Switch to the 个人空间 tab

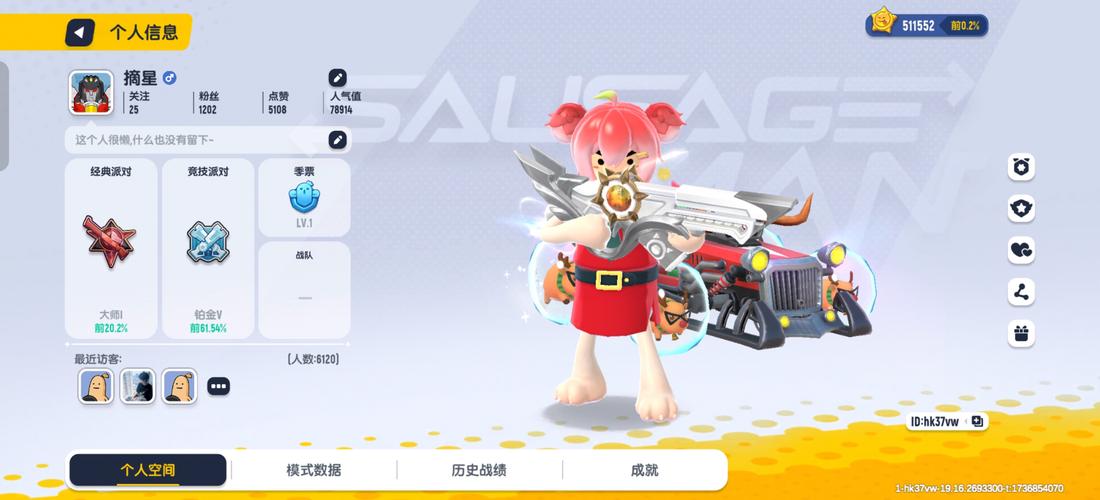pyautogui.click(x=147, y=470)
